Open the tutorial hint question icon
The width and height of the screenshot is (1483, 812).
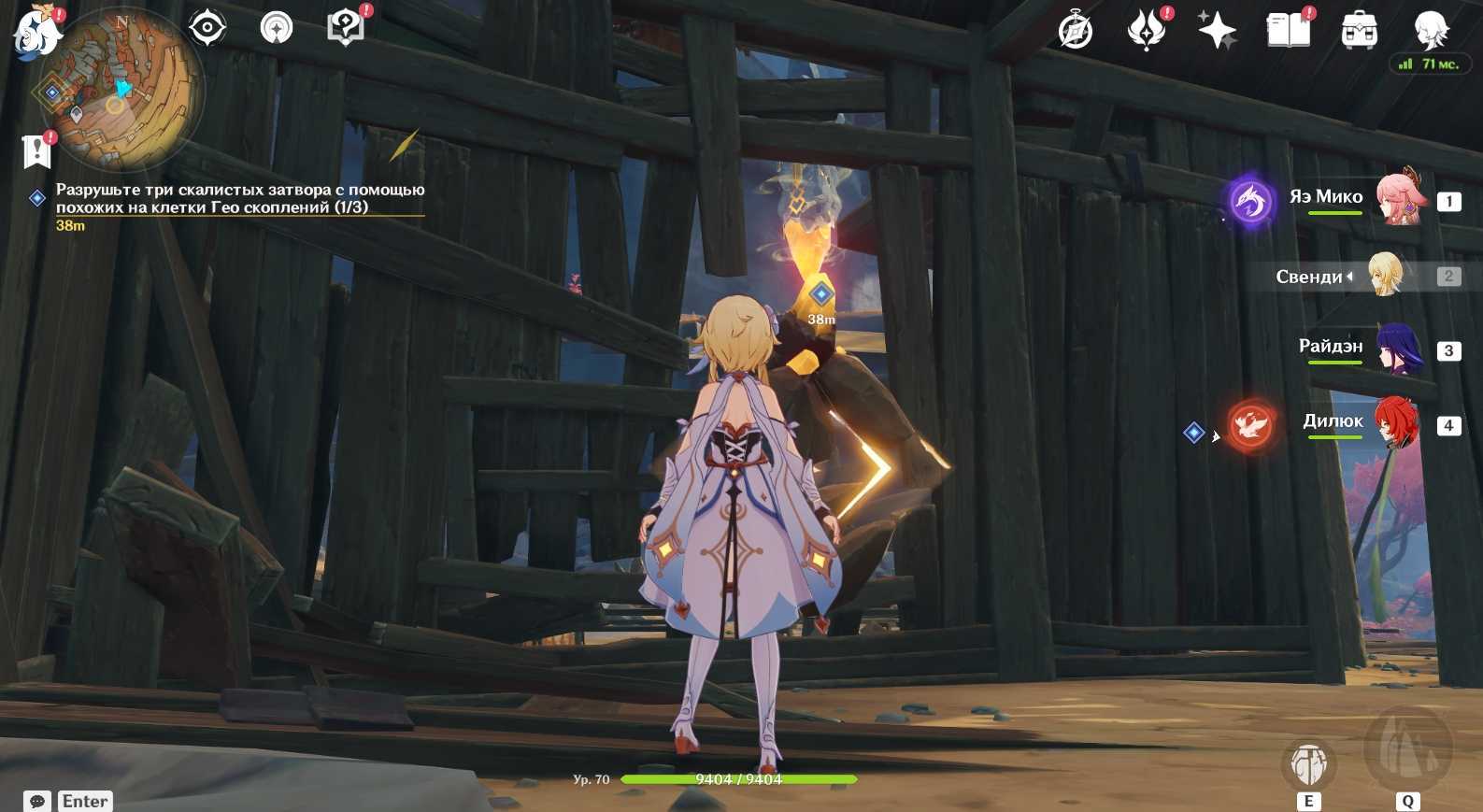(345, 27)
